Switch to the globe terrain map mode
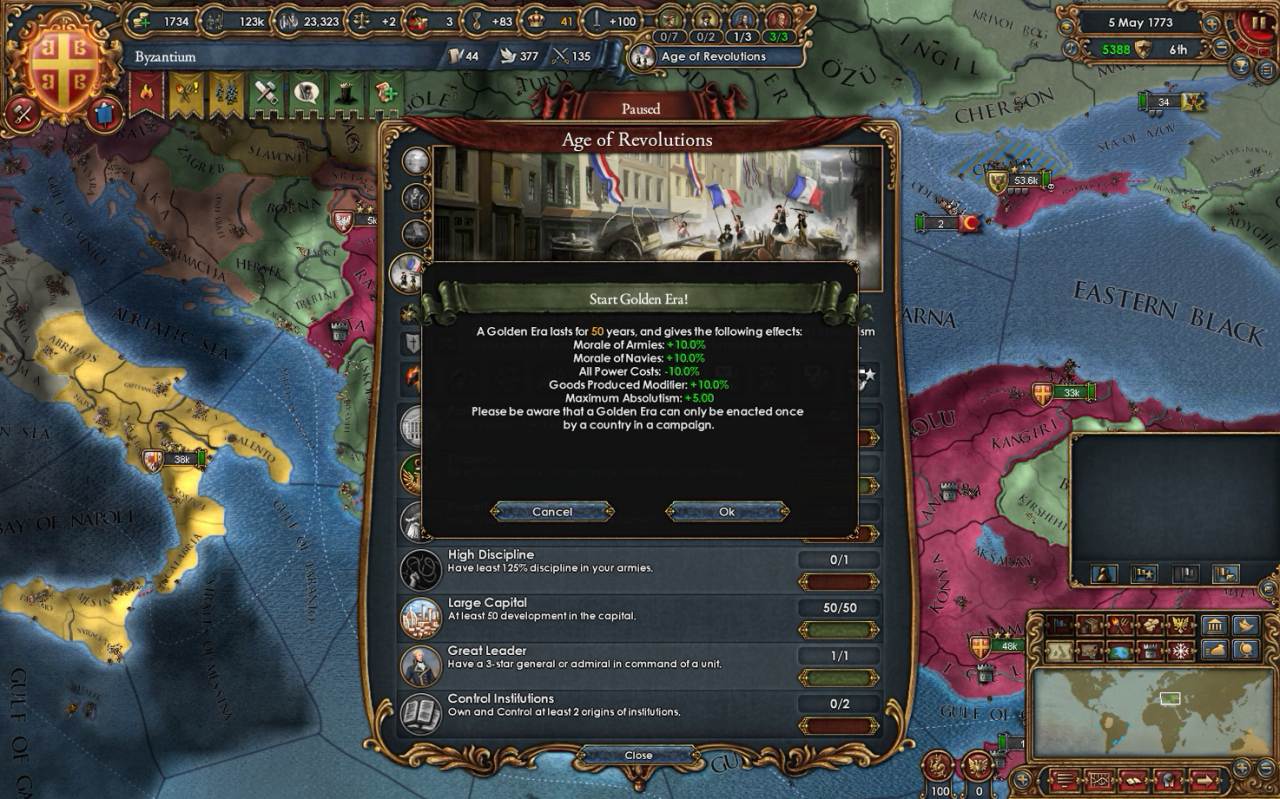This screenshot has width=1280, height=799. [1119, 651]
